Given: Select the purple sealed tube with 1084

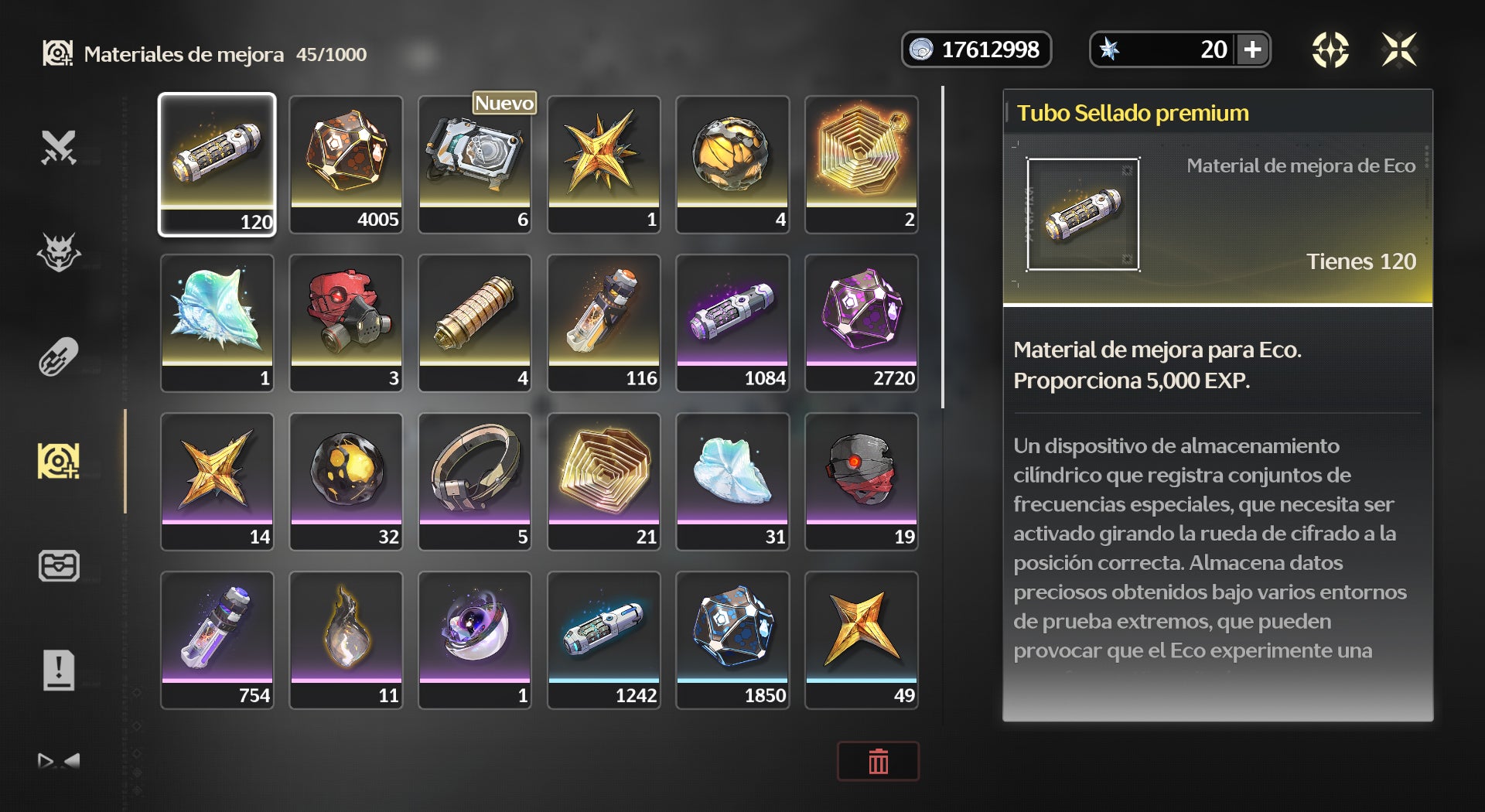Looking at the screenshot, I should [x=732, y=322].
